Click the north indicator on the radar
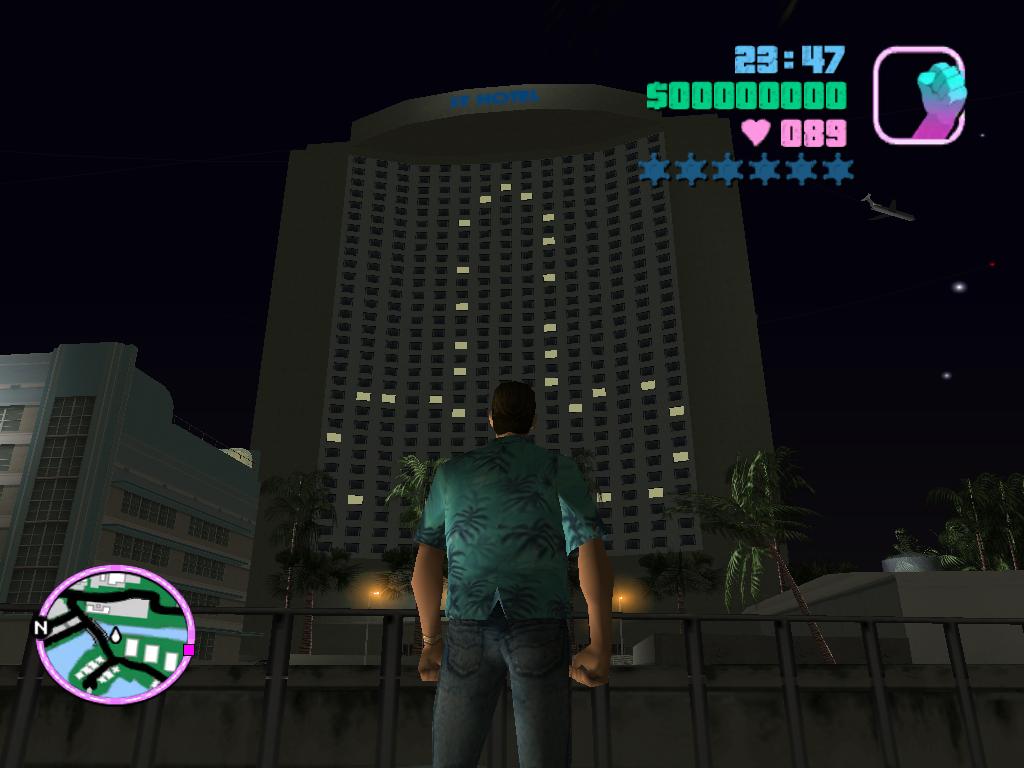The height and width of the screenshot is (768, 1024). tap(41, 628)
